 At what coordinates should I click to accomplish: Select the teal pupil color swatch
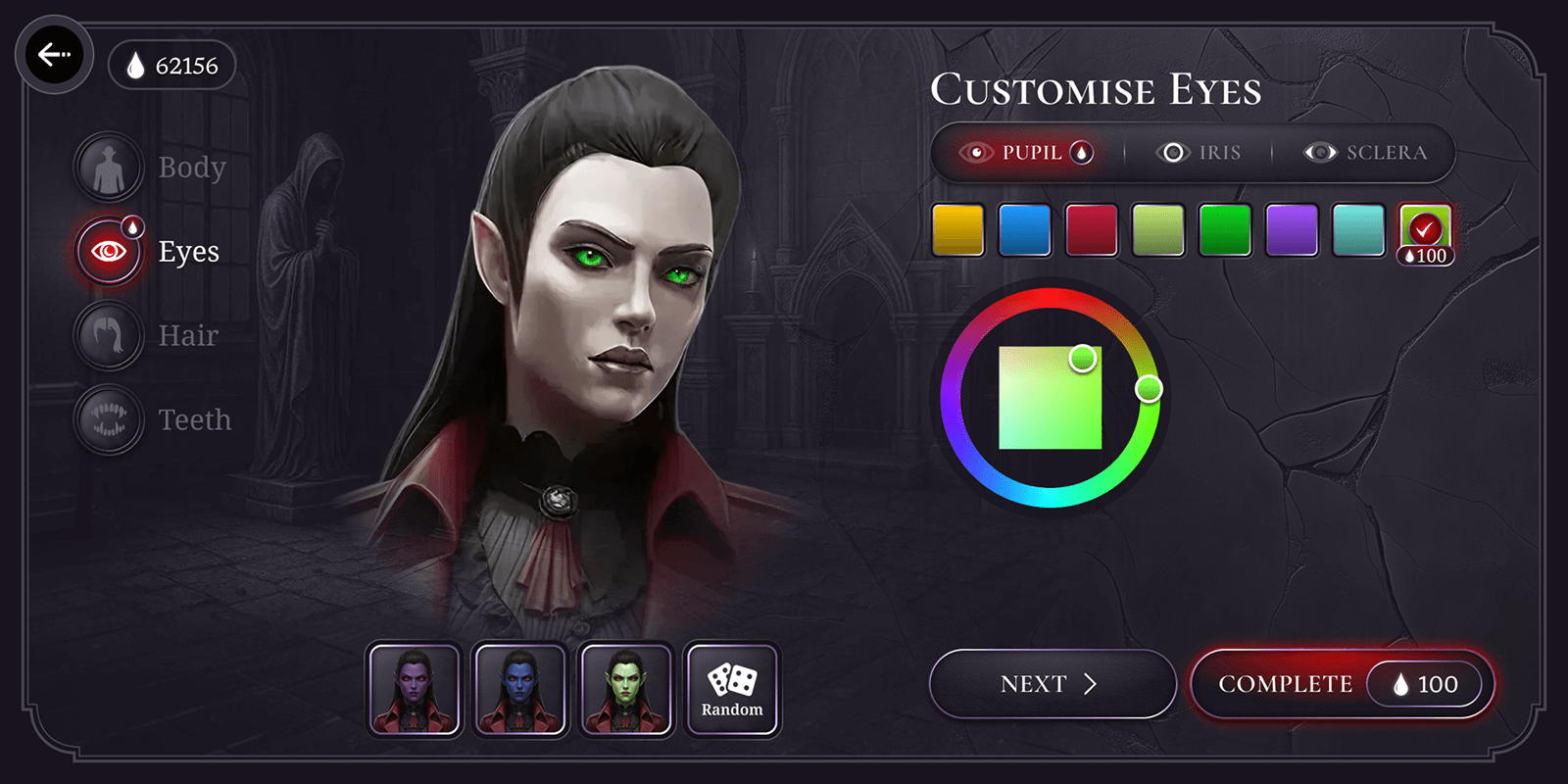pyautogui.click(x=1357, y=228)
